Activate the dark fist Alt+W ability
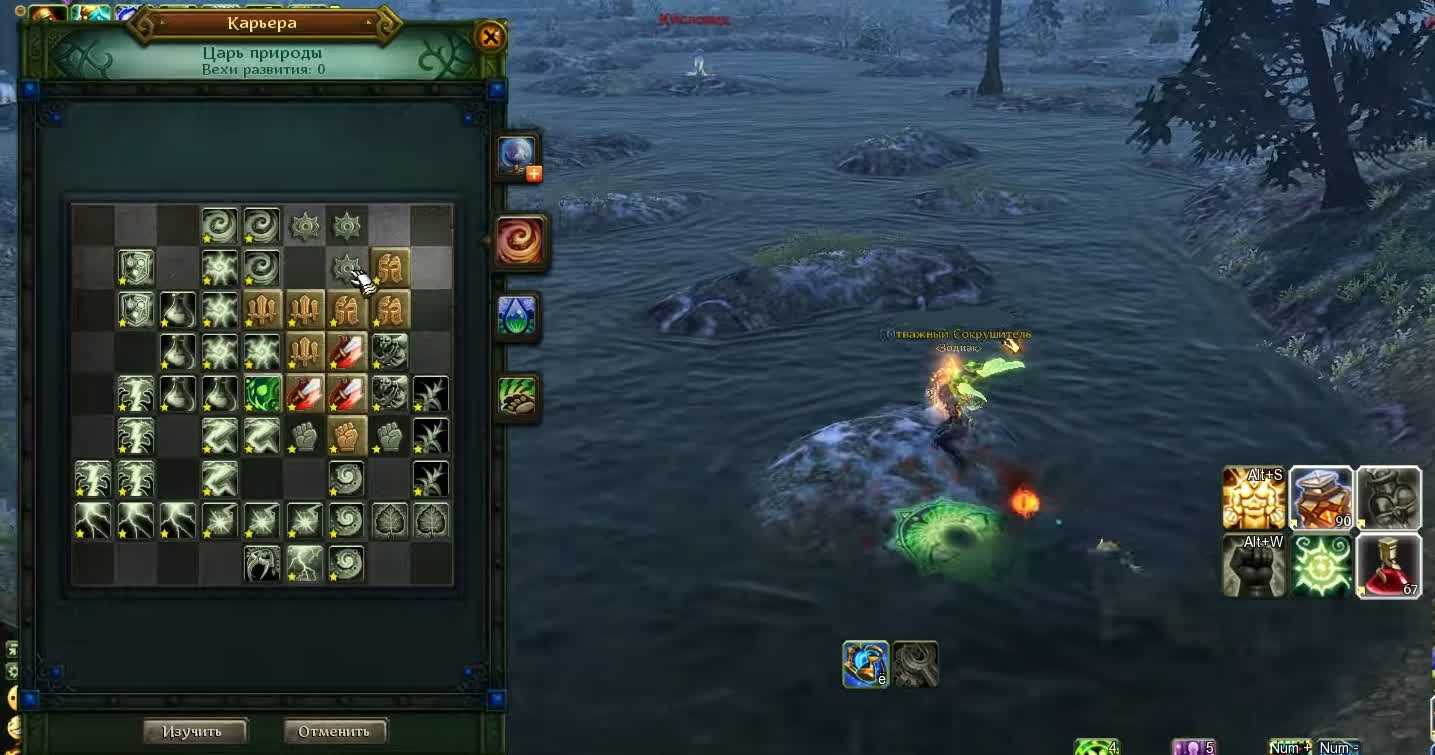Screen dimensions: 1435x755 pos(1253,565)
